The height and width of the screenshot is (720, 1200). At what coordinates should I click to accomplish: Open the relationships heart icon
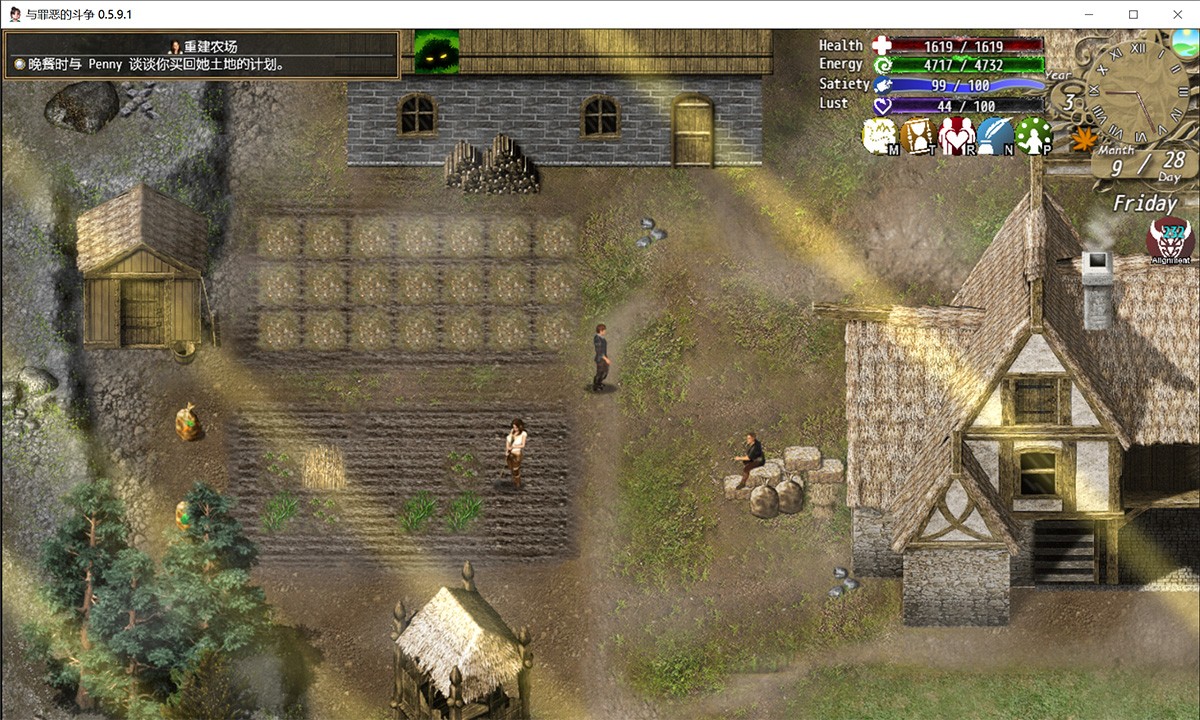957,136
